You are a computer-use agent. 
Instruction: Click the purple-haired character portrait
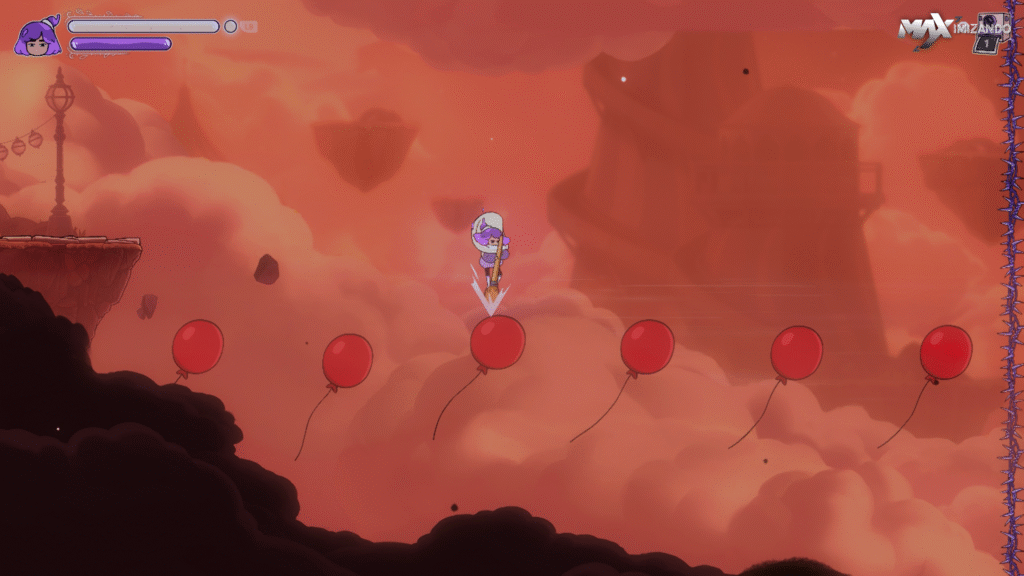tap(36, 38)
